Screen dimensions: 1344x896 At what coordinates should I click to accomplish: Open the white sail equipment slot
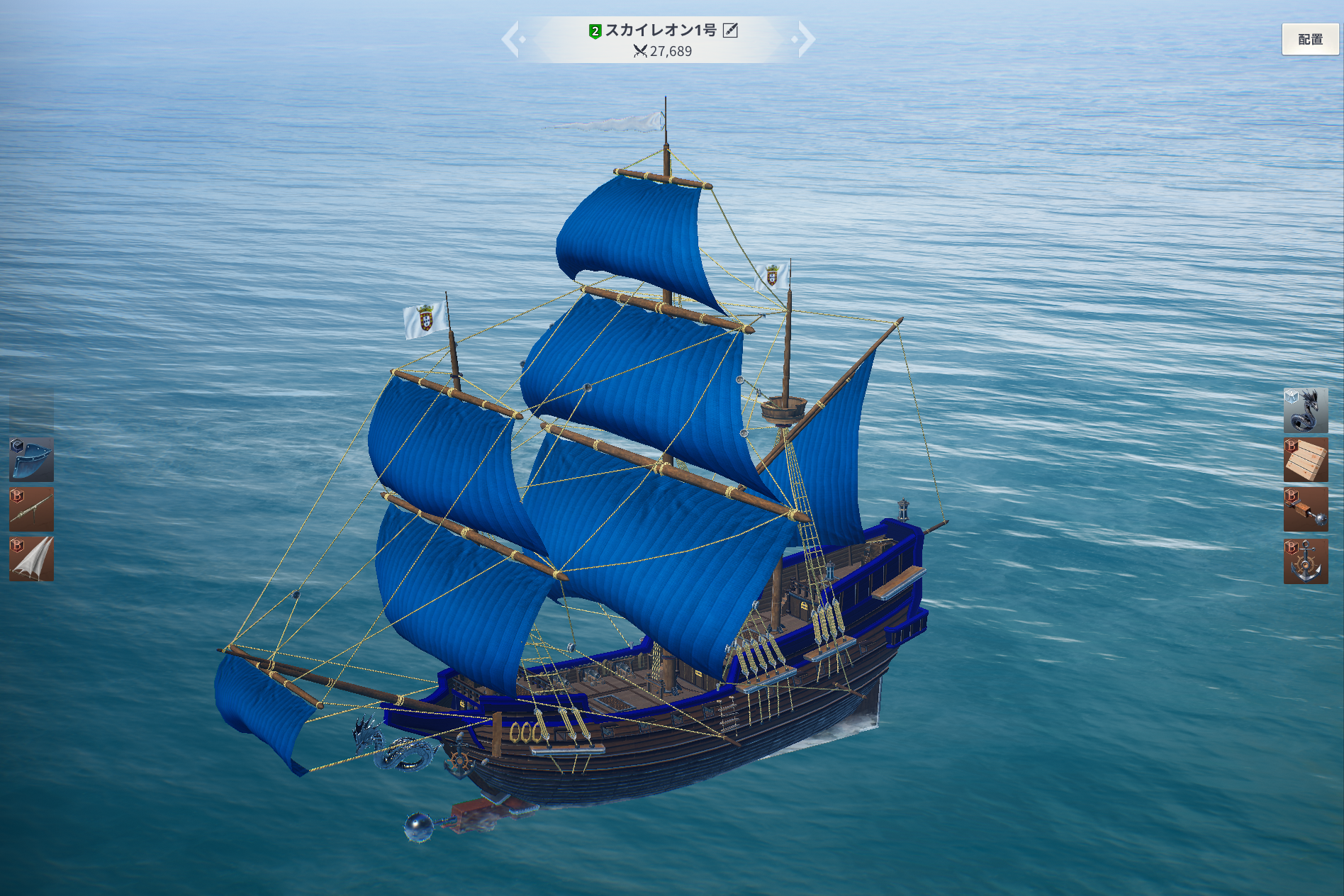point(31,559)
